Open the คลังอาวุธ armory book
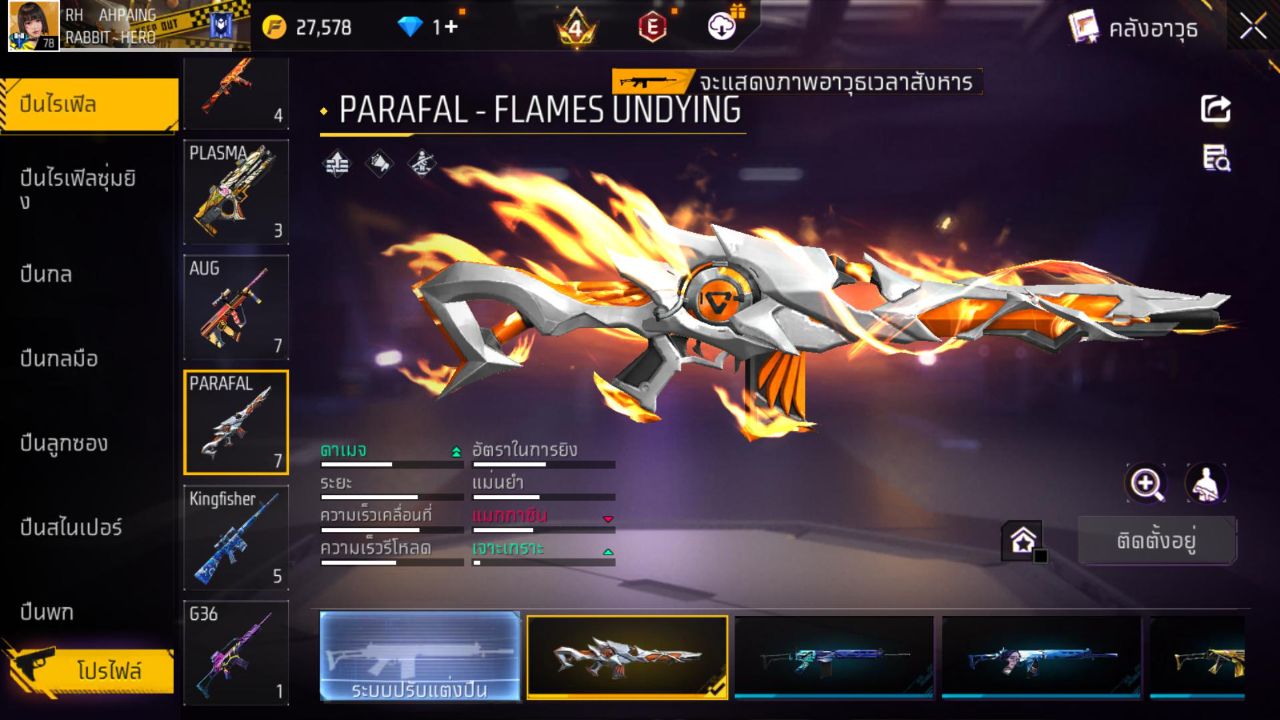Screen dimensions: 1280x720 coord(1133,27)
